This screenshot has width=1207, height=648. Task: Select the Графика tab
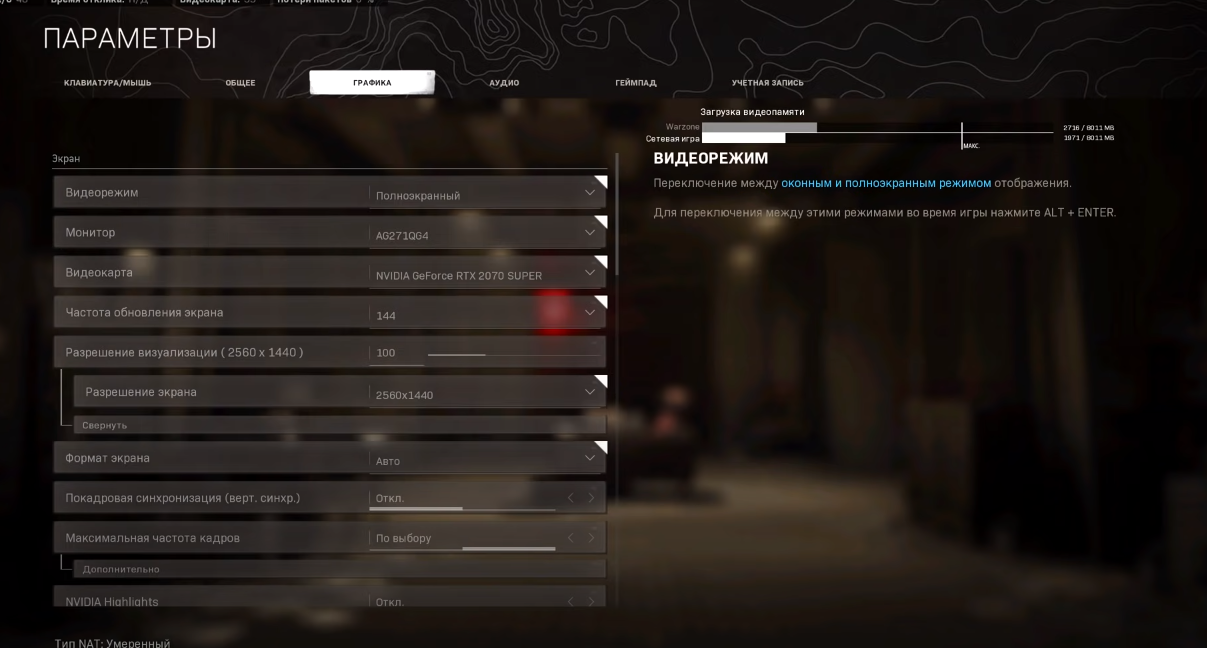(x=372, y=82)
